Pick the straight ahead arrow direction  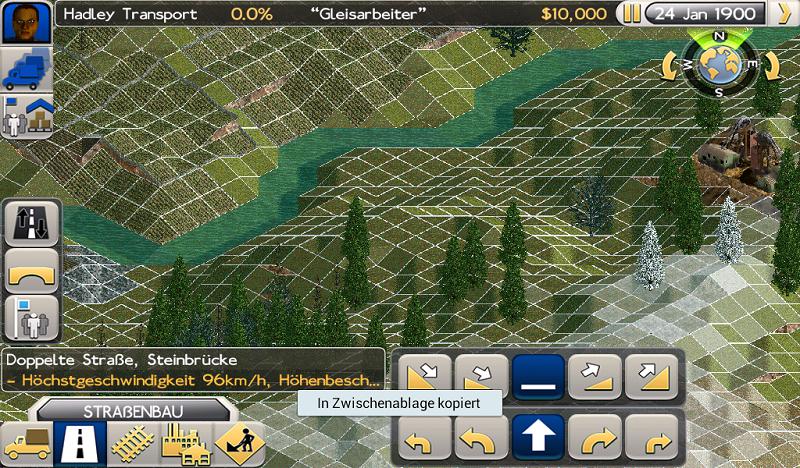point(539,435)
